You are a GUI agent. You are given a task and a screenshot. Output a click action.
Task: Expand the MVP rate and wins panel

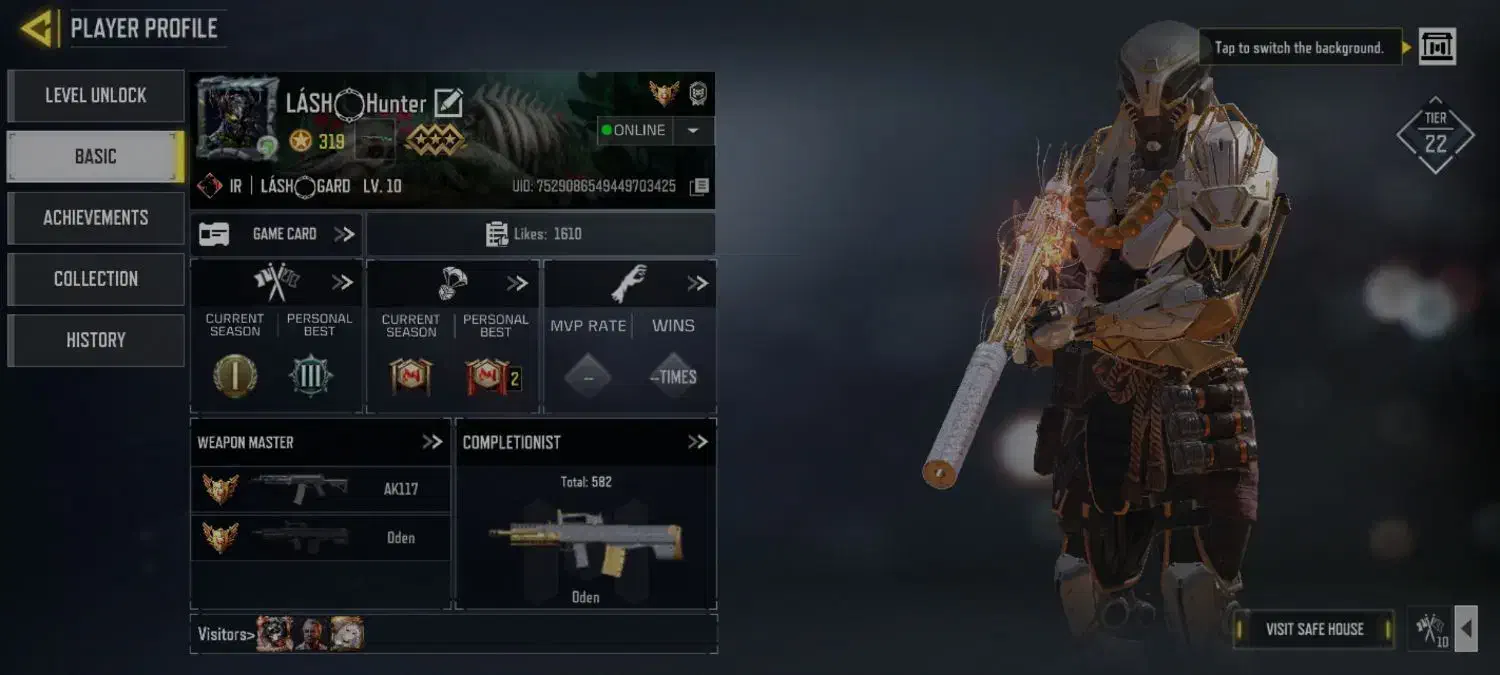(697, 284)
